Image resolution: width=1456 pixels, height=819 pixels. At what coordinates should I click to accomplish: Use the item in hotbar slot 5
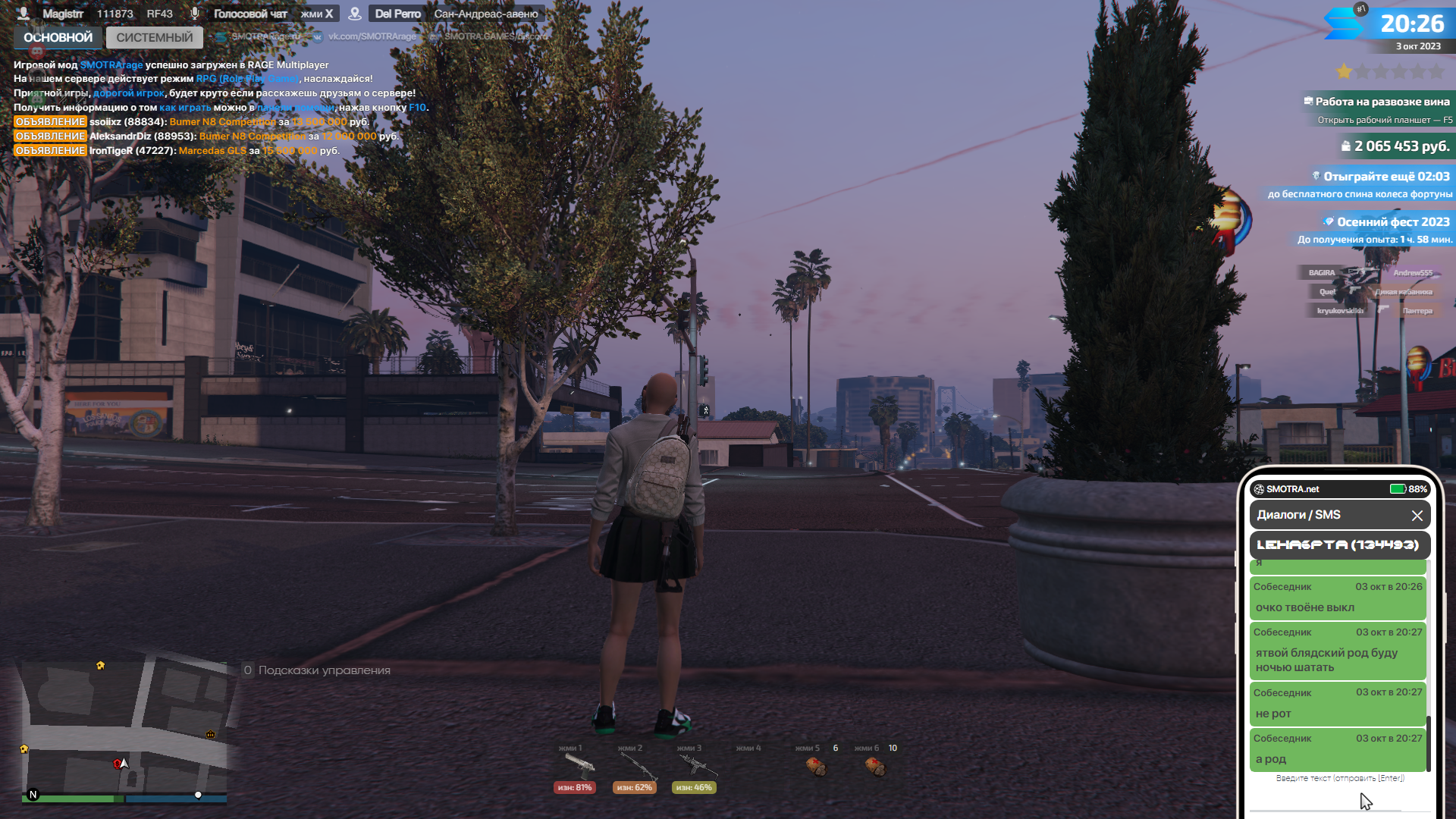click(815, 766)
